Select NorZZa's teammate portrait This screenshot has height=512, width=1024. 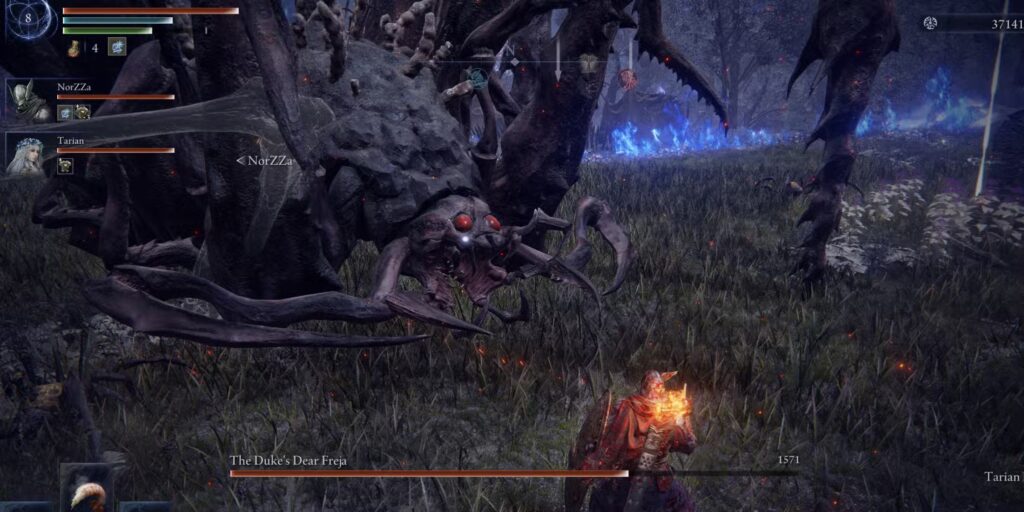27,102
